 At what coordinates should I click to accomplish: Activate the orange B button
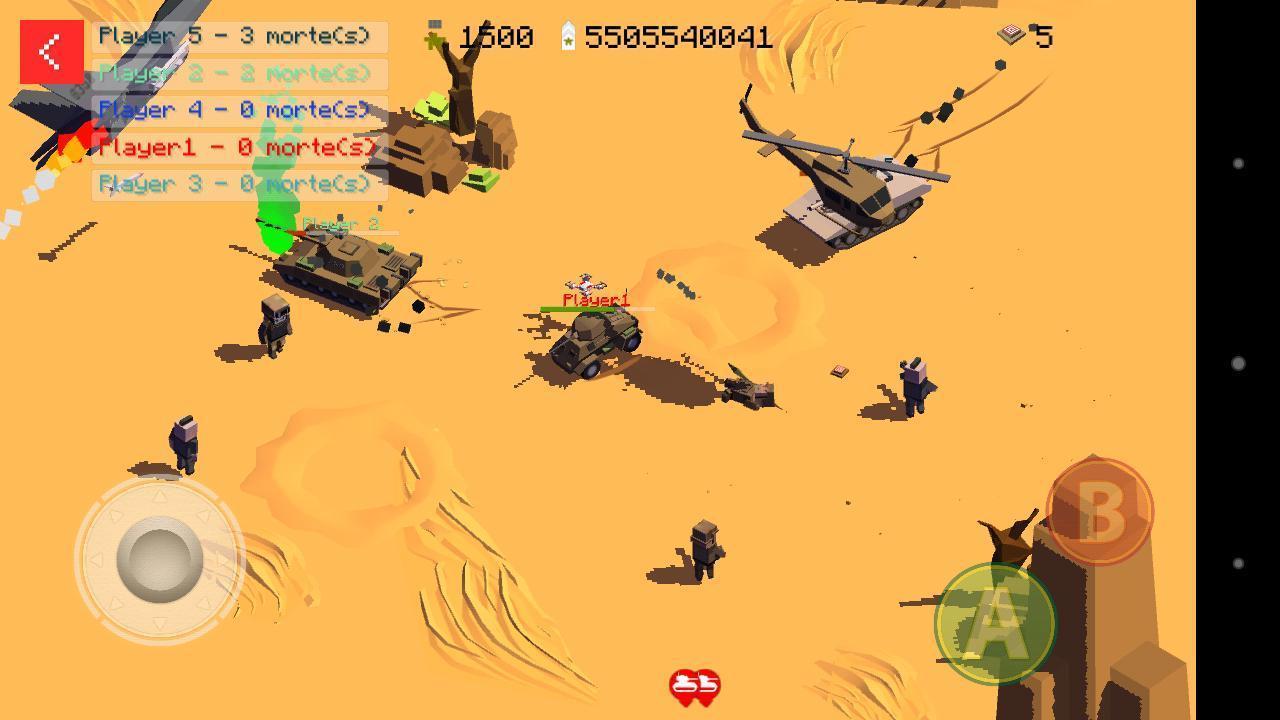(x=1099, y=511)
